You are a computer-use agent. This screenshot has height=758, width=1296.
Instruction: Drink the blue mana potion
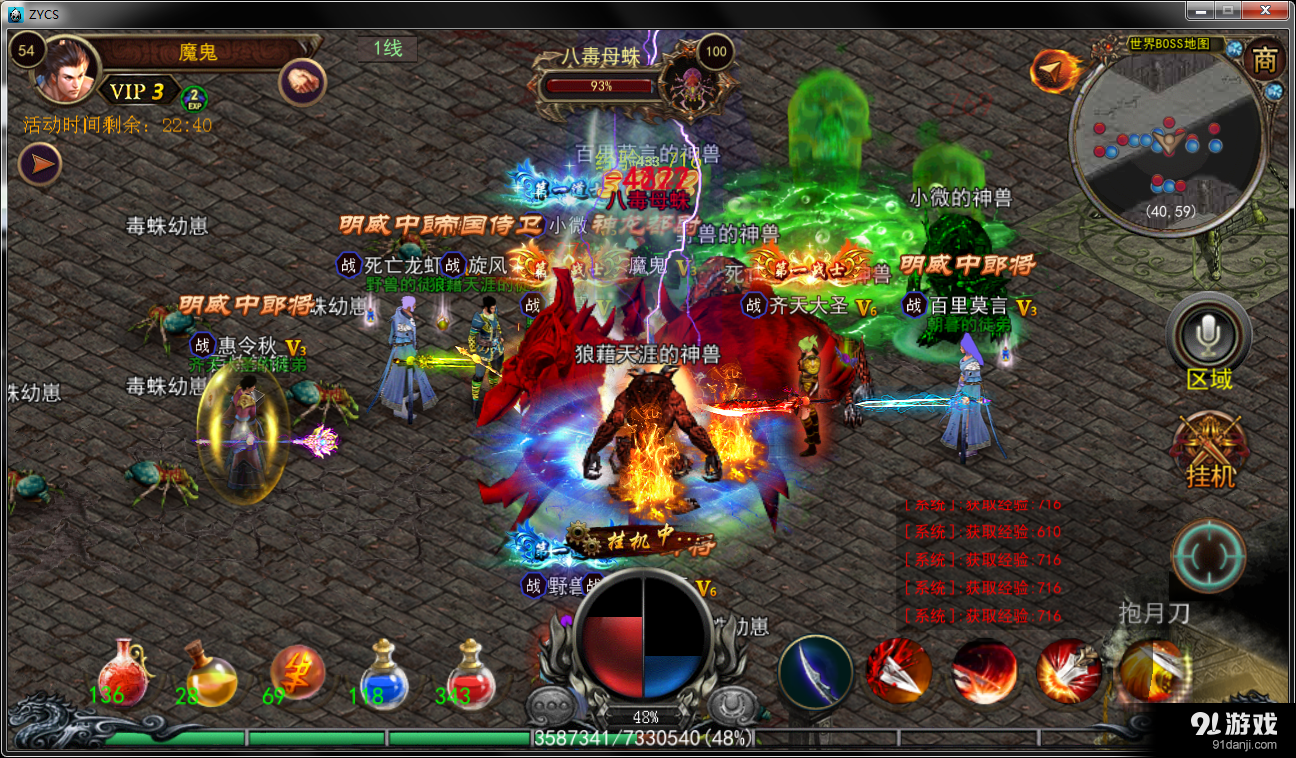tap(384, 672)
